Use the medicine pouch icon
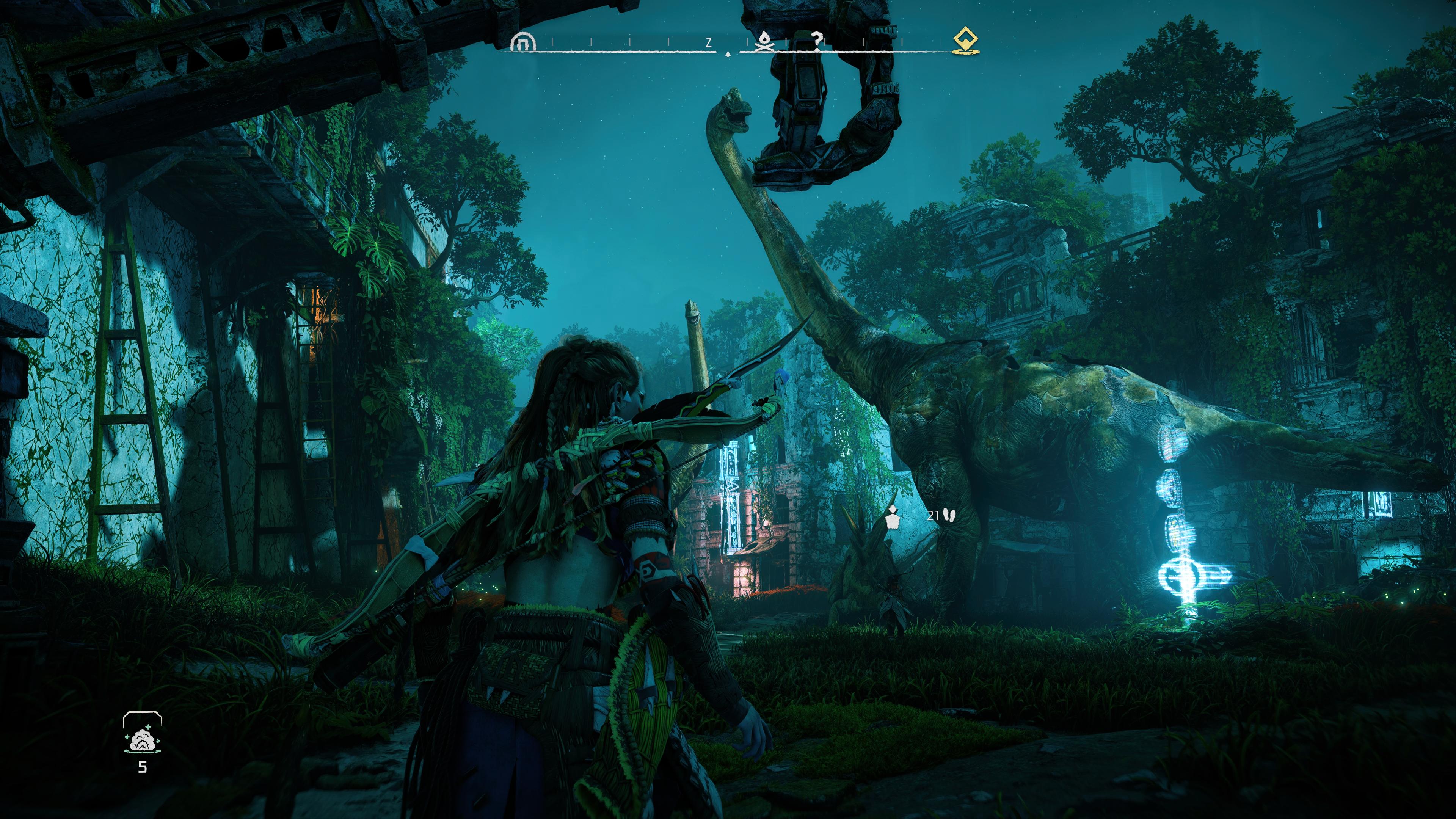Screen dimensions: 1456x819 click(142, 739)
